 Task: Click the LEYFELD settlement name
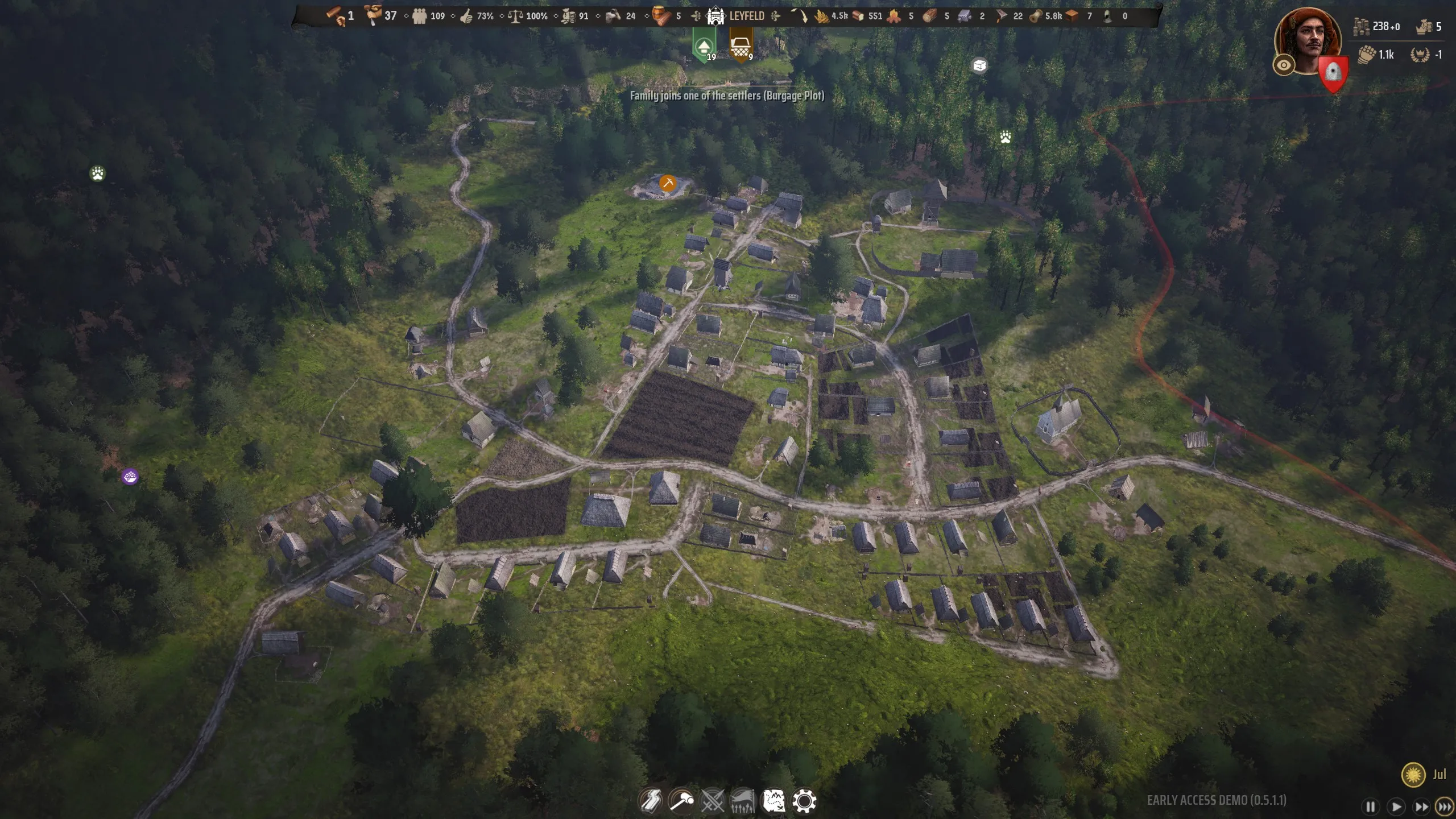coord(746,16)
